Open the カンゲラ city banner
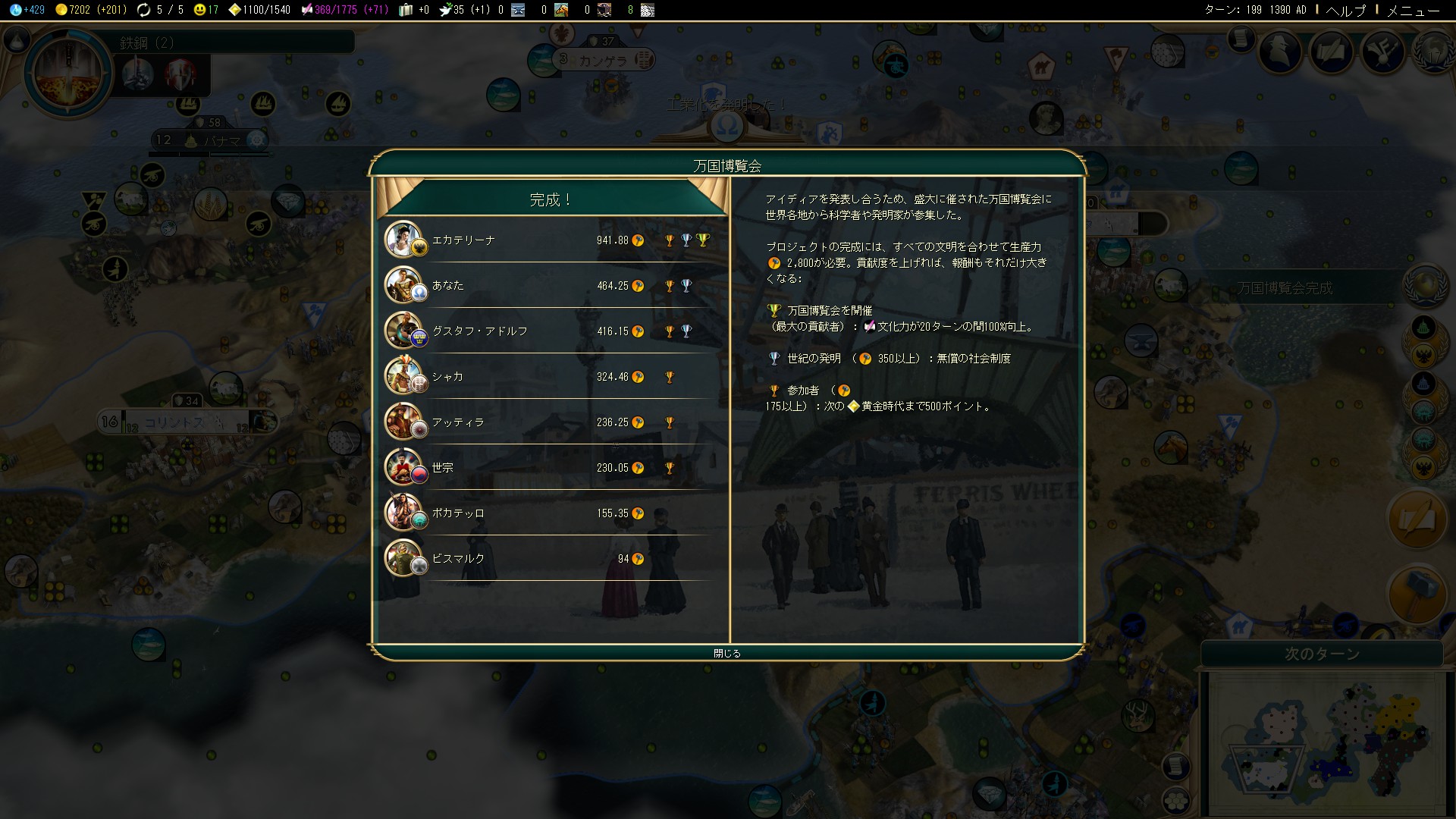Viewport: 1456px width, 819px height. point(603,60)
